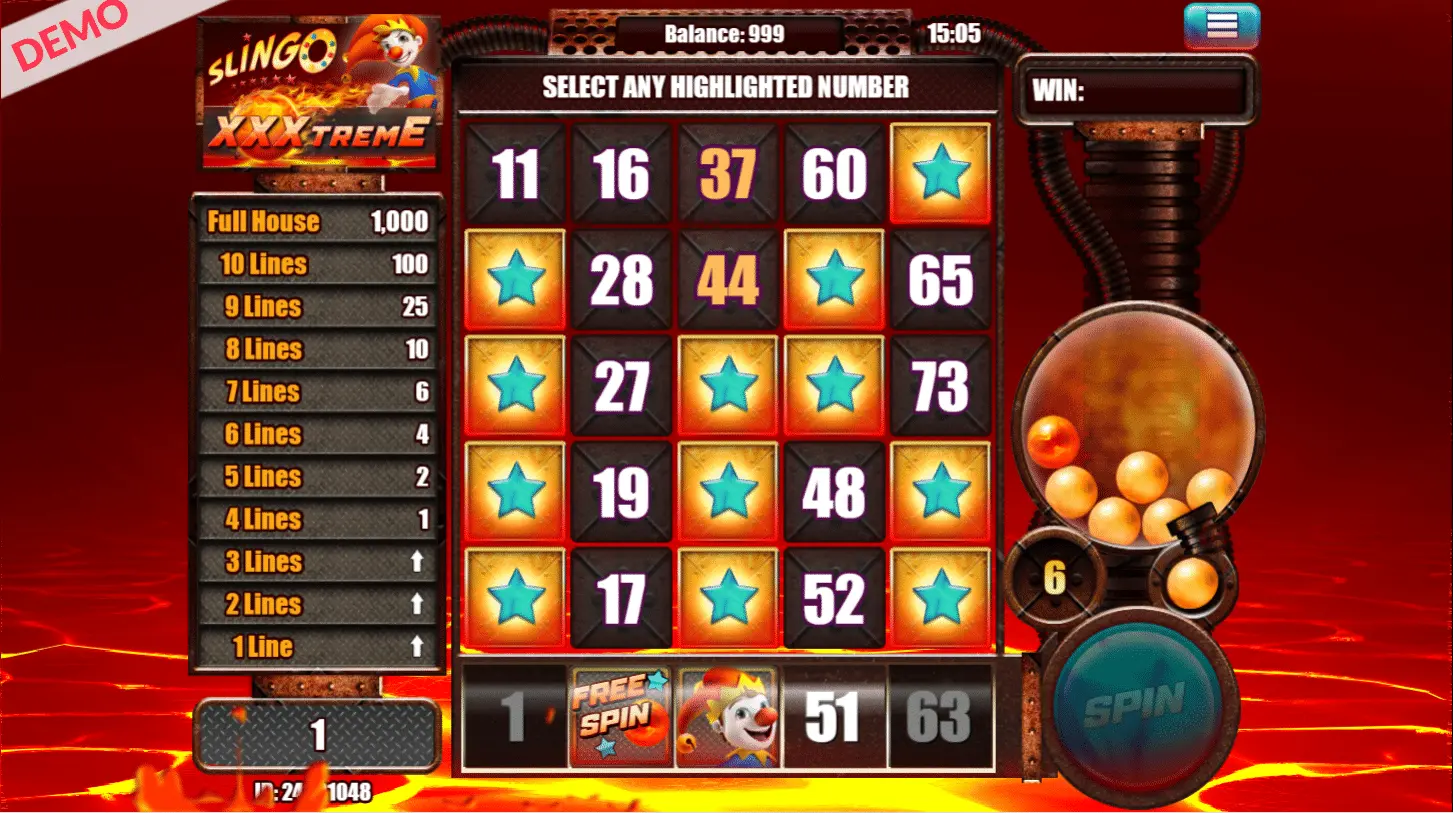The image size is (1453, 813).
Task: Select highlighted number 44 on the grid
Action: coord(727,278)
